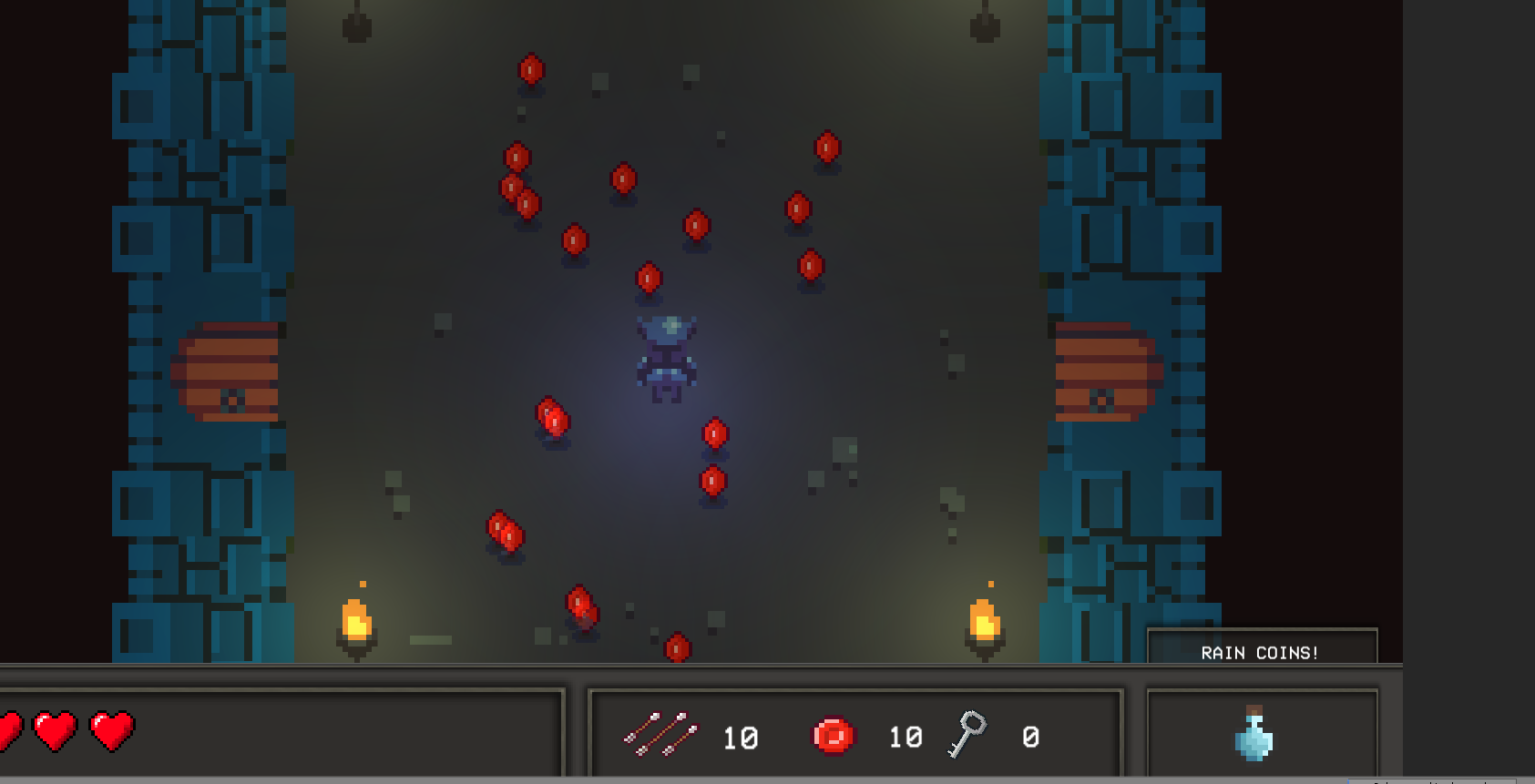Click the key icon showing zero keys
The width and height of the screenshot is (1535, 784).
click(968, 733)
